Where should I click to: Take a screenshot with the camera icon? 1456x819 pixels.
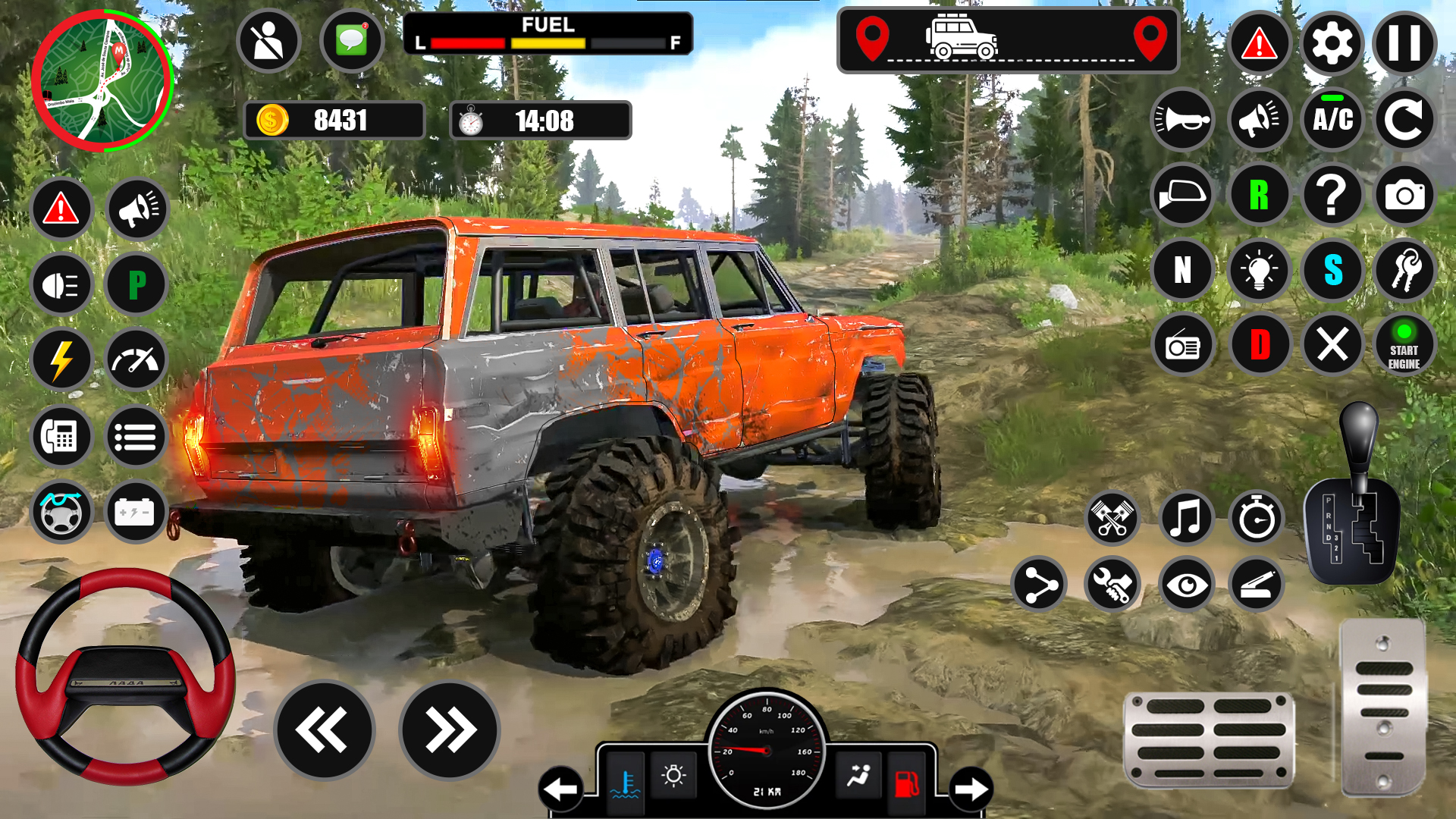coord(1404,195)
